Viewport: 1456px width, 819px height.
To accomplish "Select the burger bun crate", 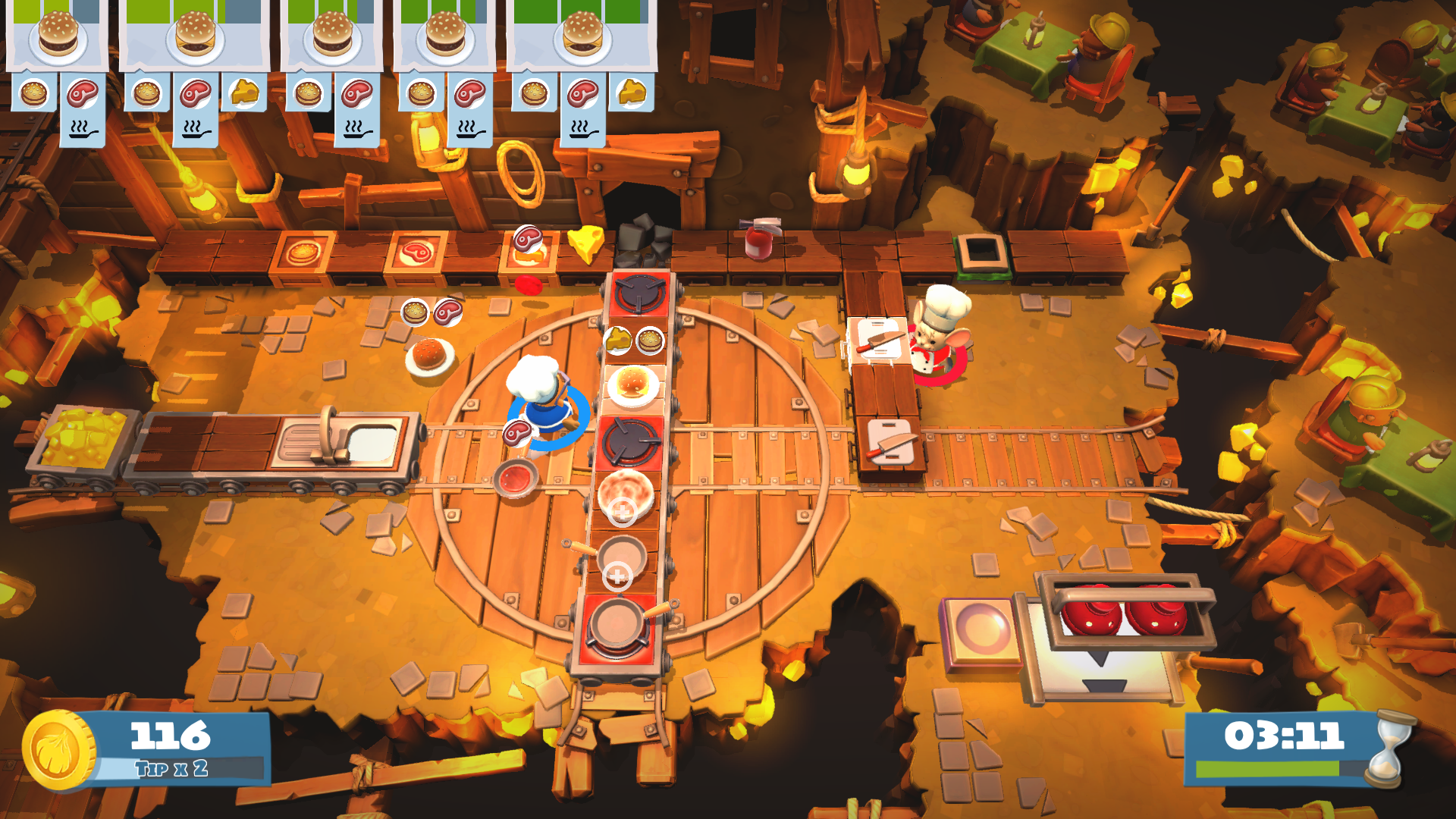I will point(303,250).
